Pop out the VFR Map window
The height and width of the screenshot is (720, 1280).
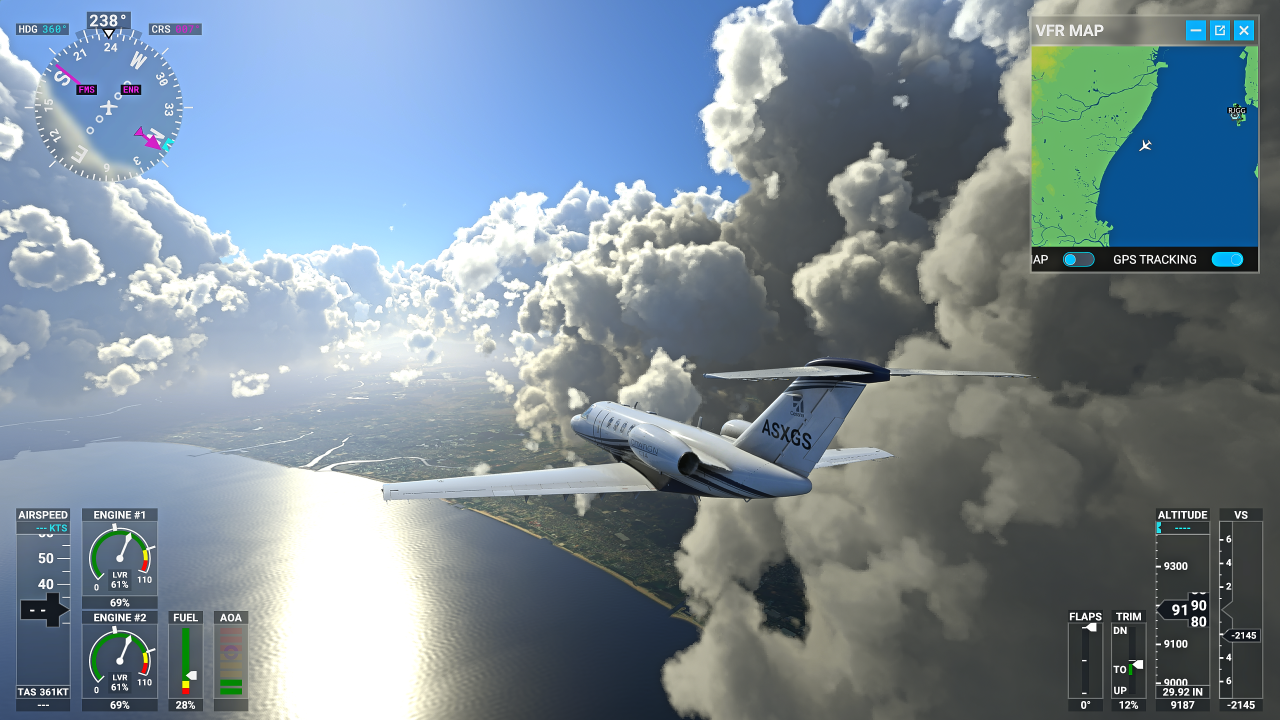pyautogui.click(x=1219, y=30)
